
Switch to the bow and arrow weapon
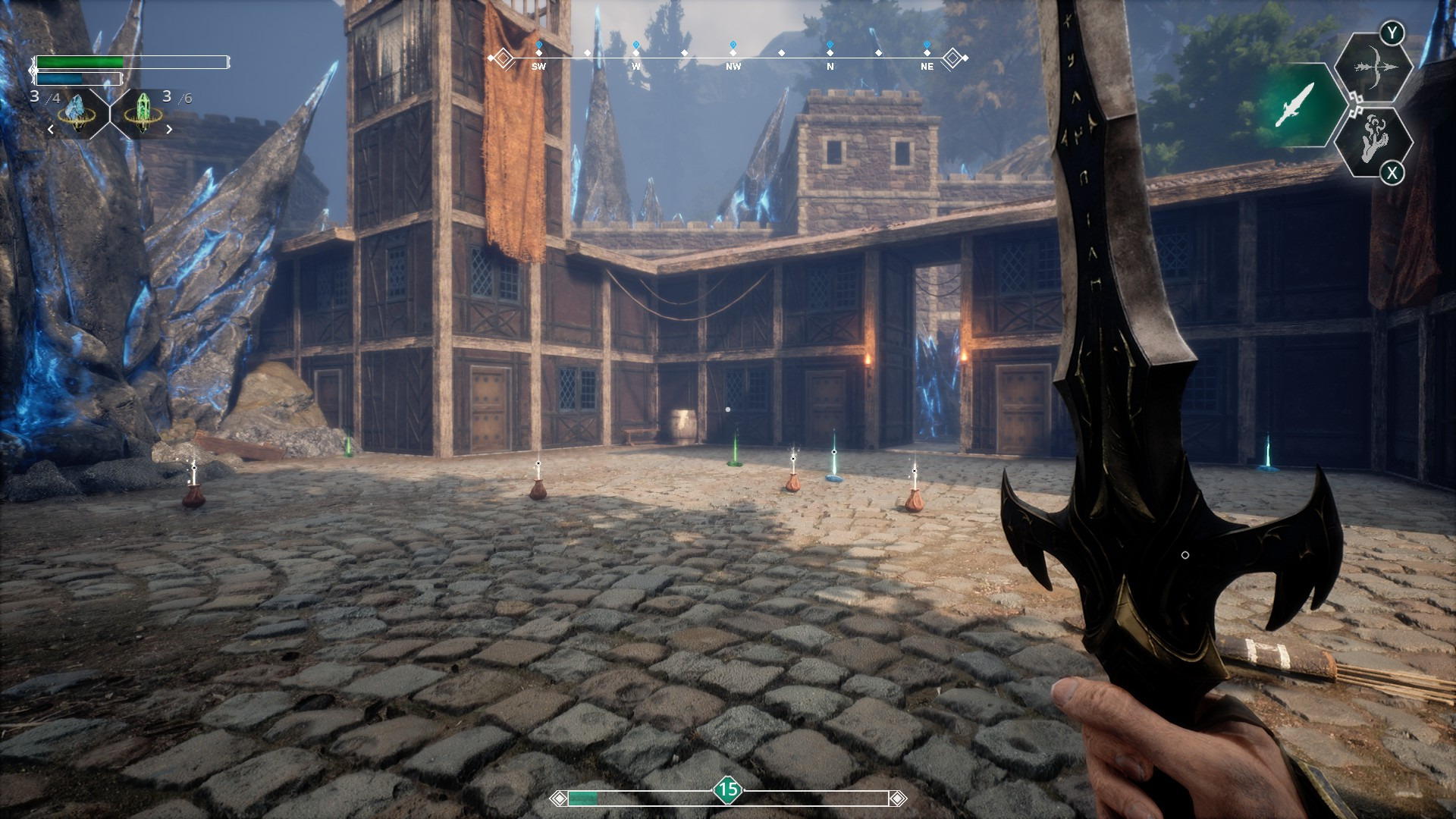1373,68
